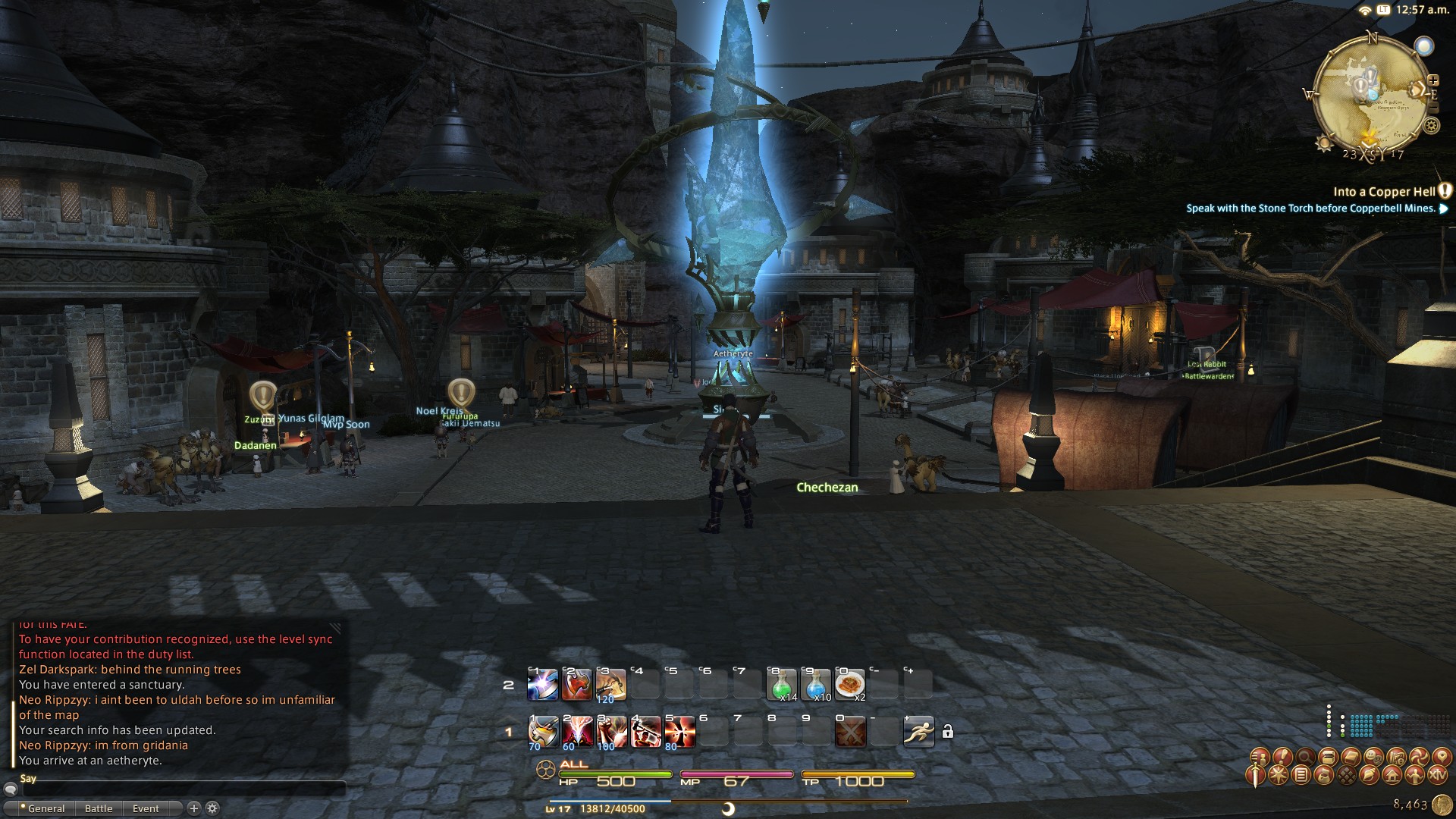Screen dimensions: 1456x819
Task: Use the blue ether potion slot
Action: pyautogui.click(x=816, y=684)
